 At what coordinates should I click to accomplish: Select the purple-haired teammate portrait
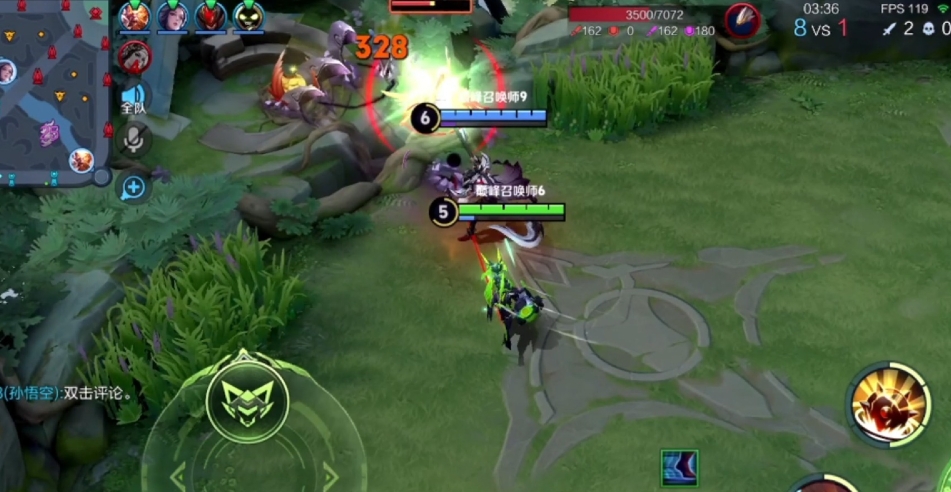click(172, 16)
